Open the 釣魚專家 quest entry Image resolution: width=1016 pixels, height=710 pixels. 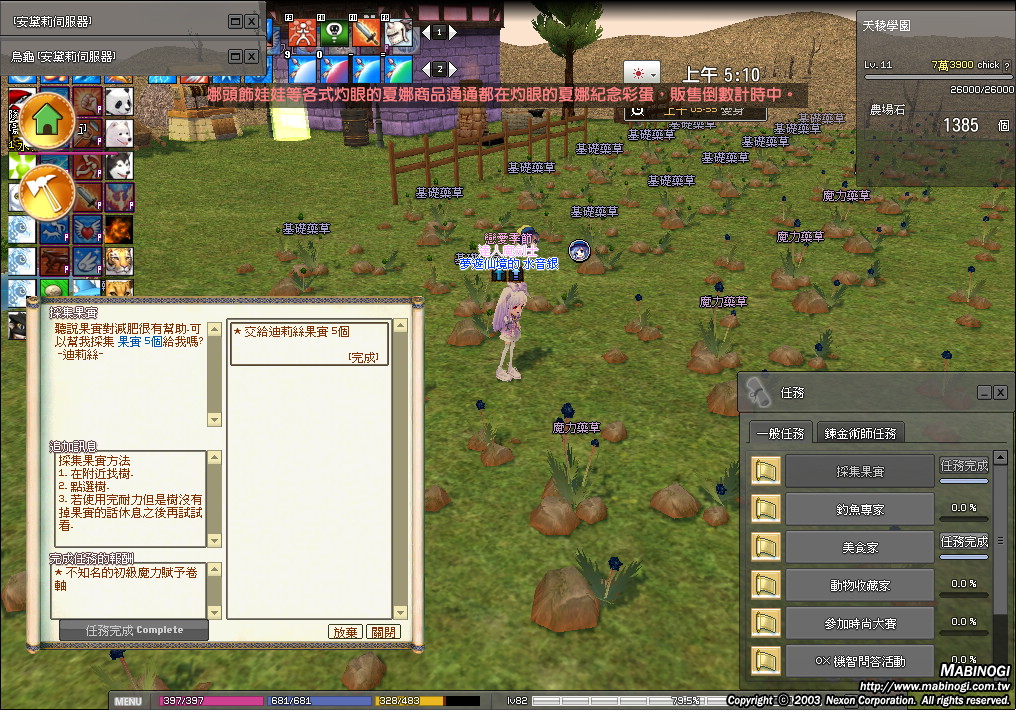tap(859, 509)
